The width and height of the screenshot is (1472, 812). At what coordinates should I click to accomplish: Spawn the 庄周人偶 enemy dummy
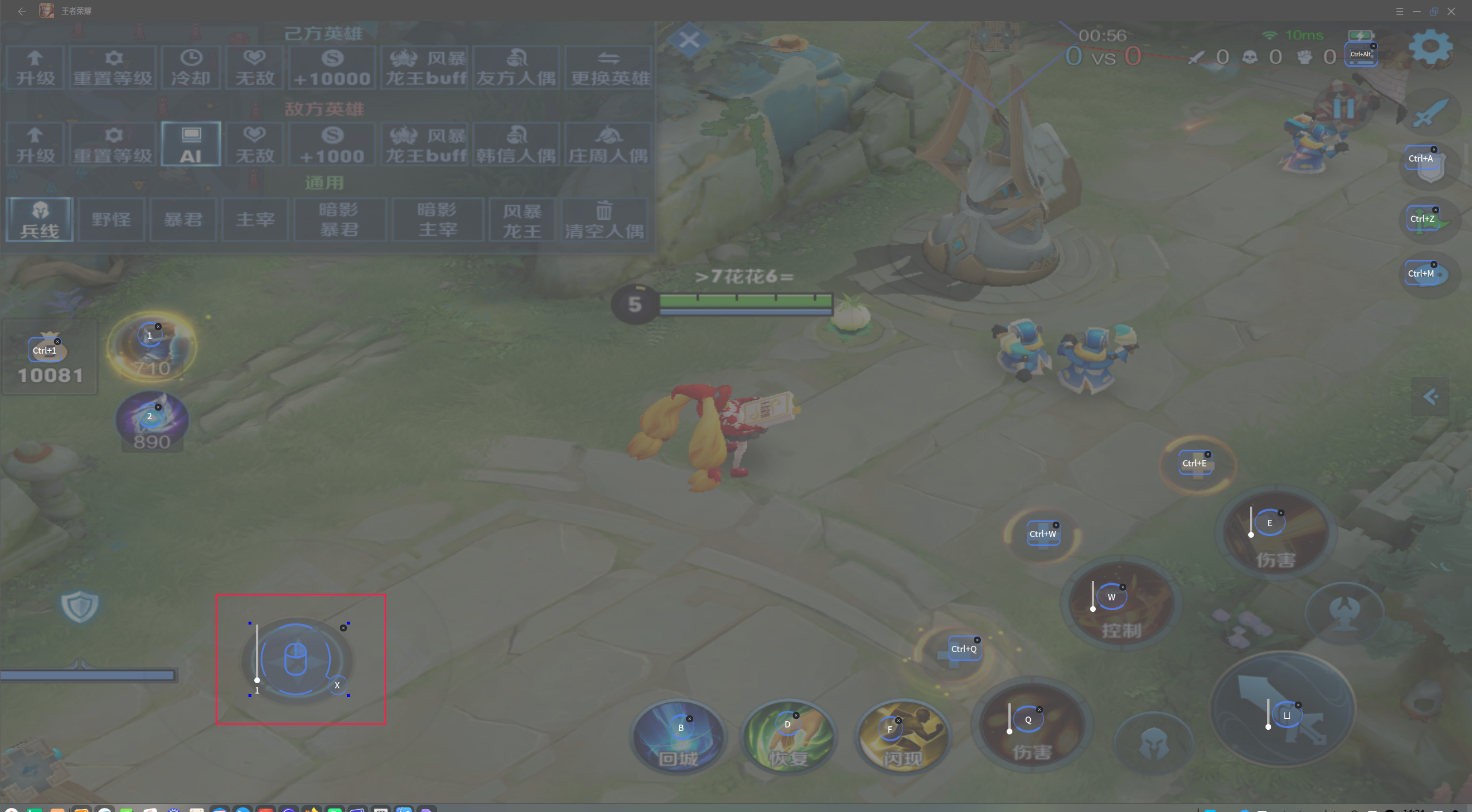(x=608, y=144)
